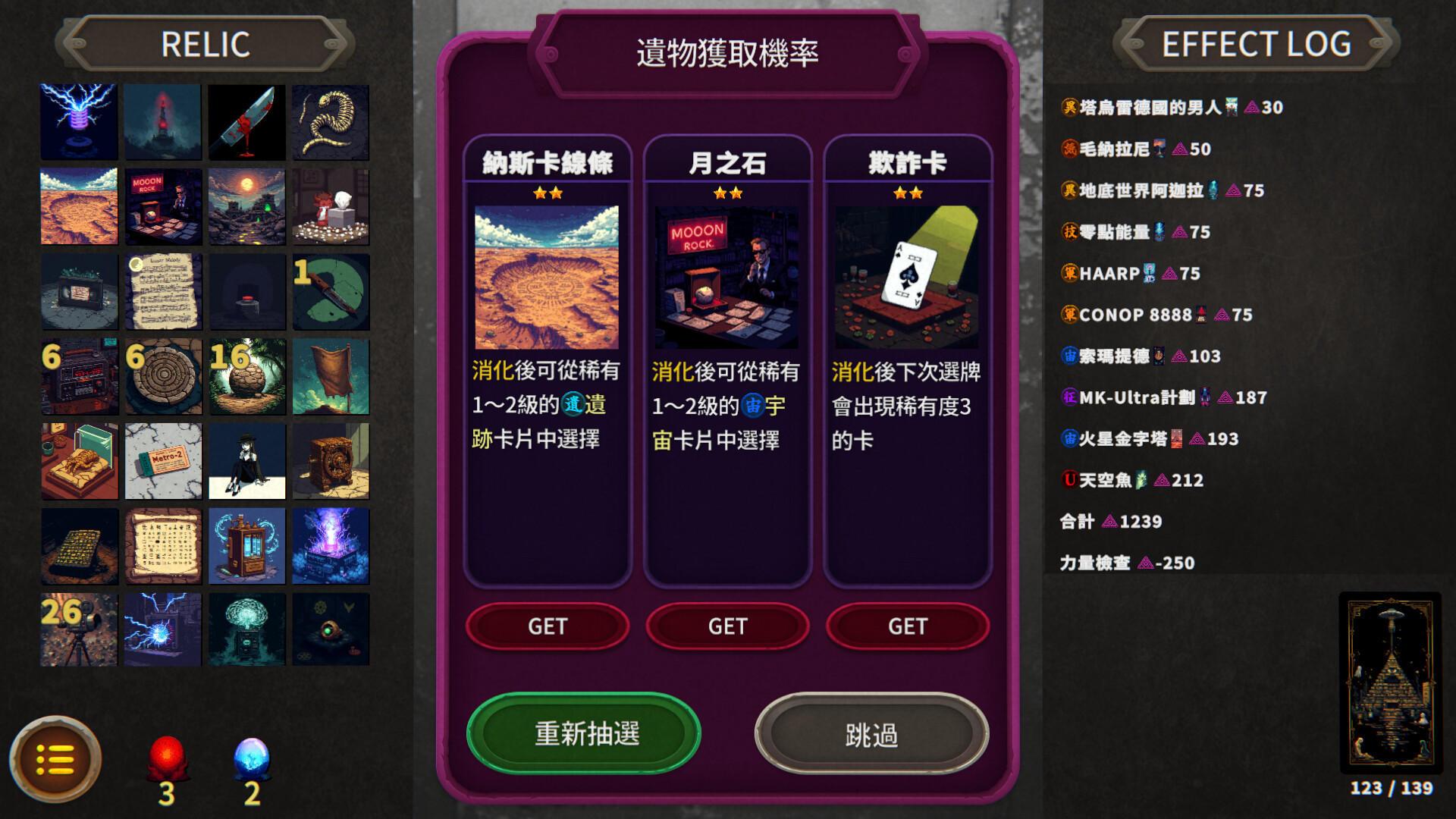Click the Moon Rock shop relic icon

(x=163, y=207)
